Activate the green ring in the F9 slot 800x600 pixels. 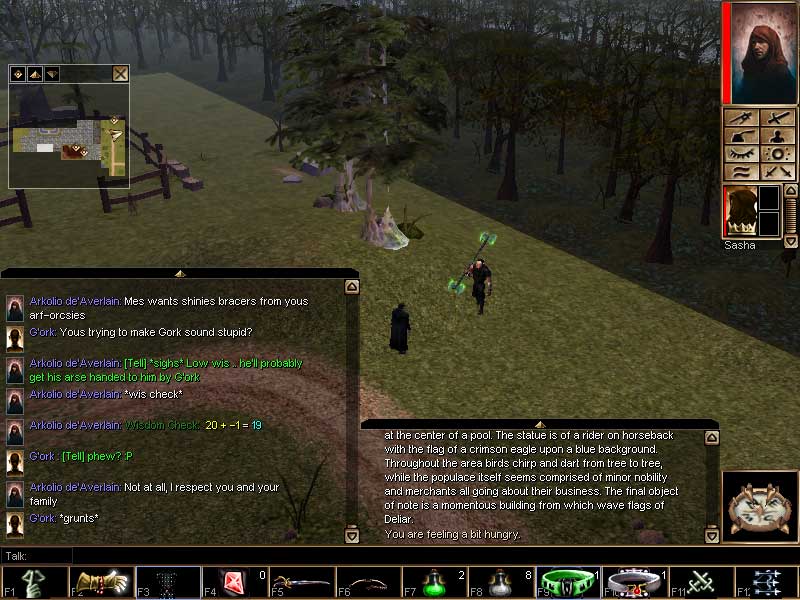click(568, 583)
